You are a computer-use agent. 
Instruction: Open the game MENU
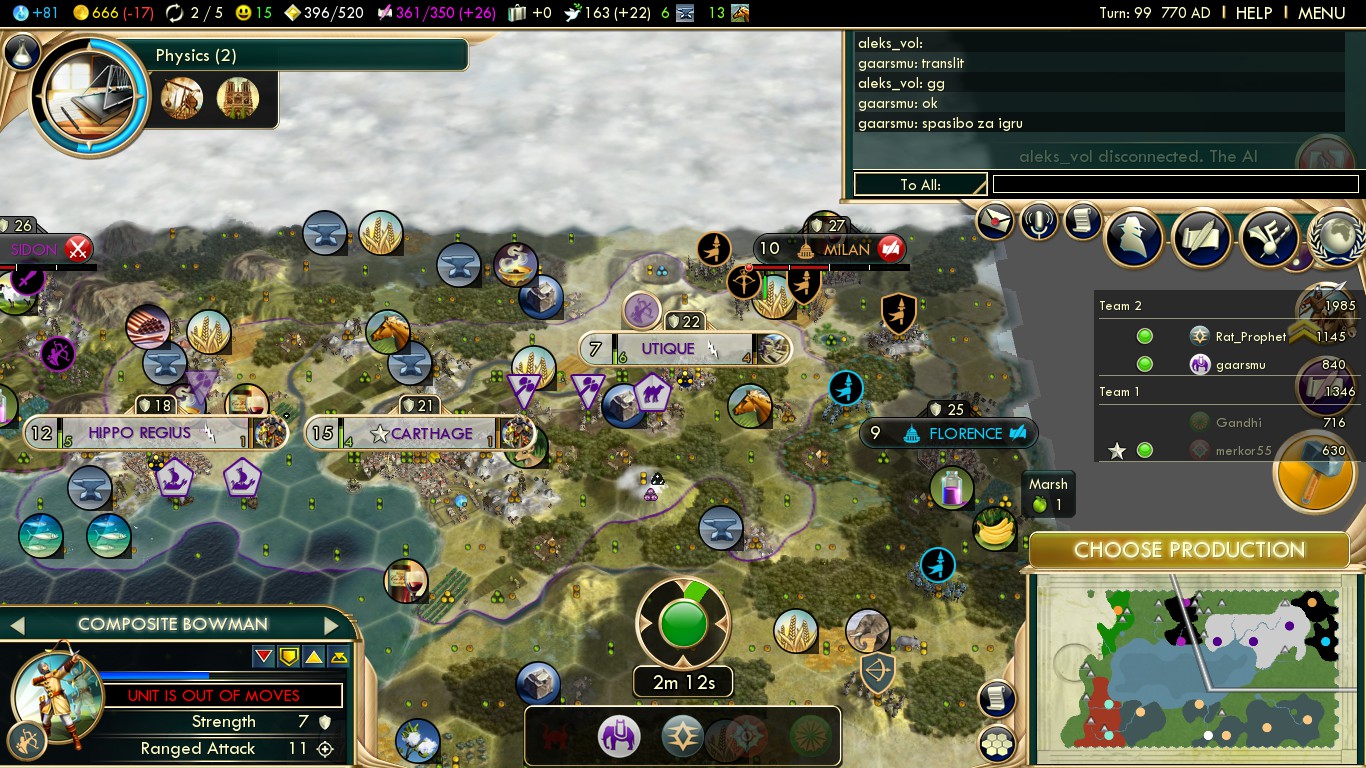(x=1321, y=13)
